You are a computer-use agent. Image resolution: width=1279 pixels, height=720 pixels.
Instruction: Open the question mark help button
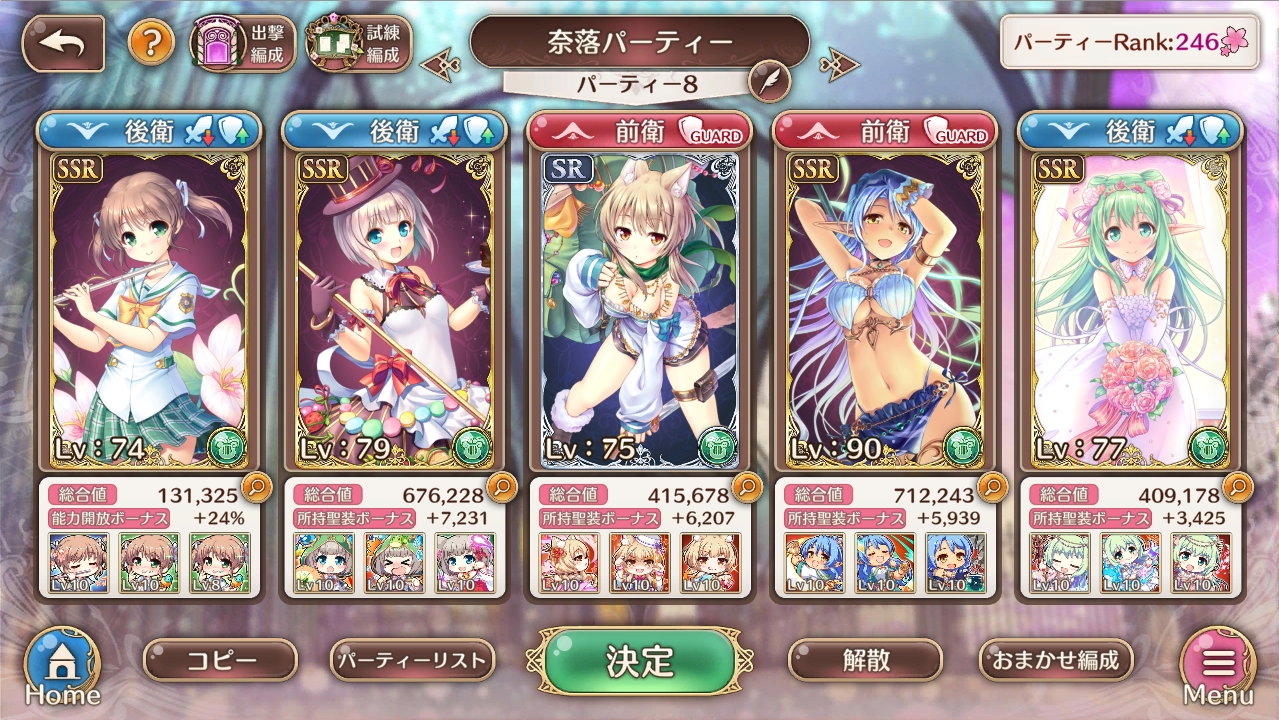point(151,43)
